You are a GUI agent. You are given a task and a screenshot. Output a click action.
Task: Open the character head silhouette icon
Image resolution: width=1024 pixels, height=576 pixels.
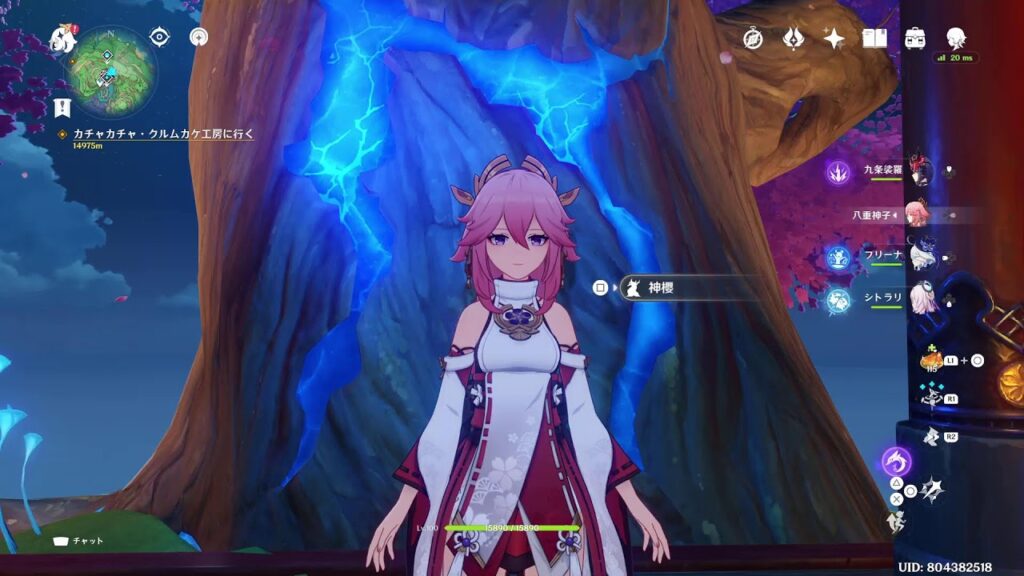click(955, 38)
